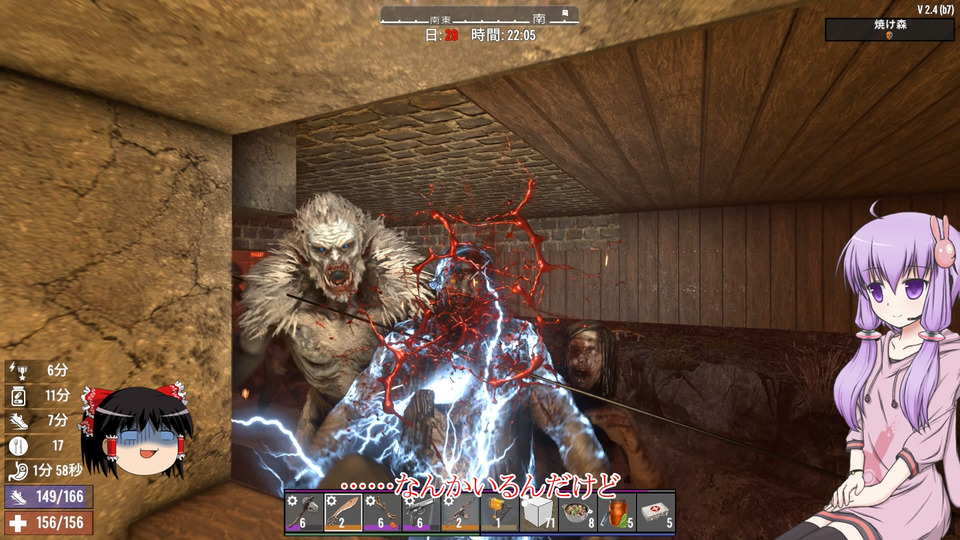Equip the pistol from the hotbar
Viewport: 960px width, 540px height.
[421, 513]
